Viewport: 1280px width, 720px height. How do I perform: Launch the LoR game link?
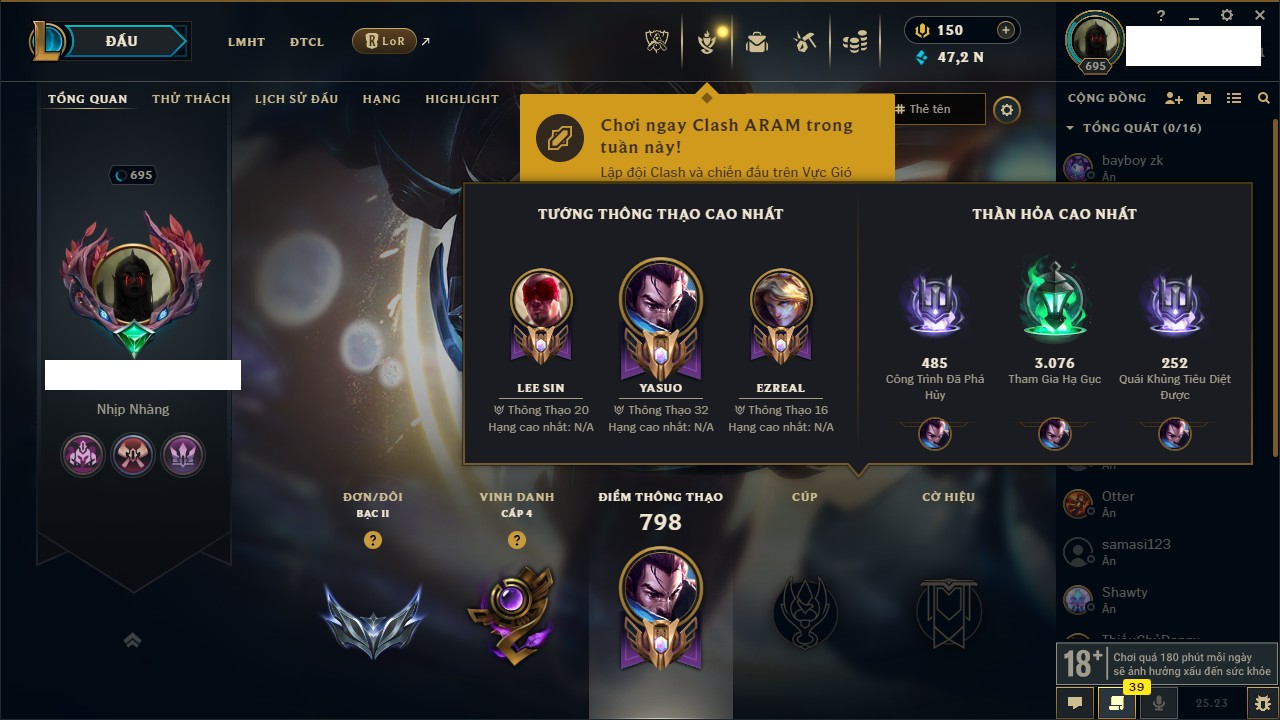[385, 42]
